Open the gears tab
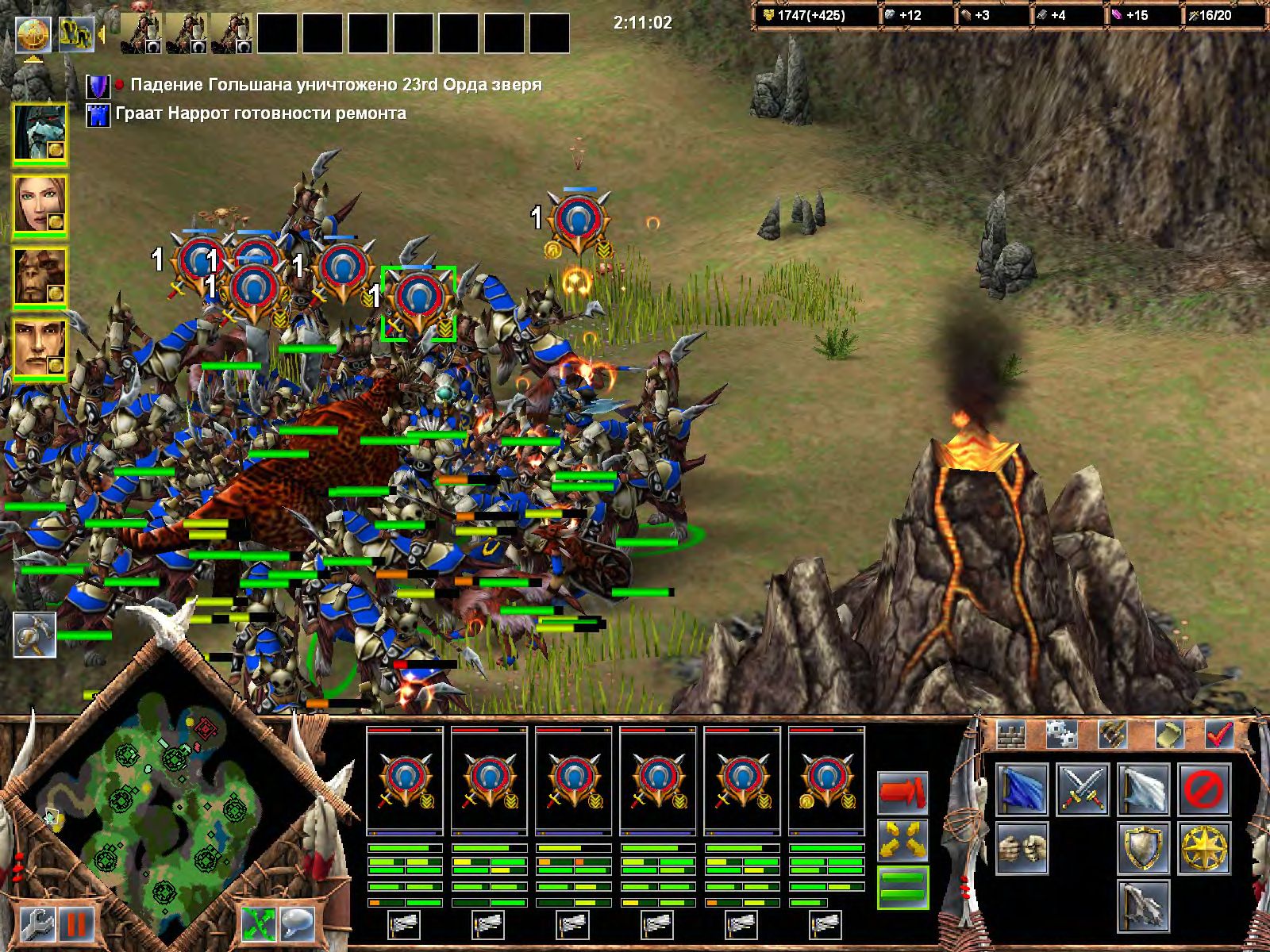The width and height of the screenshot is (1270, 952). click(1061, 734)
